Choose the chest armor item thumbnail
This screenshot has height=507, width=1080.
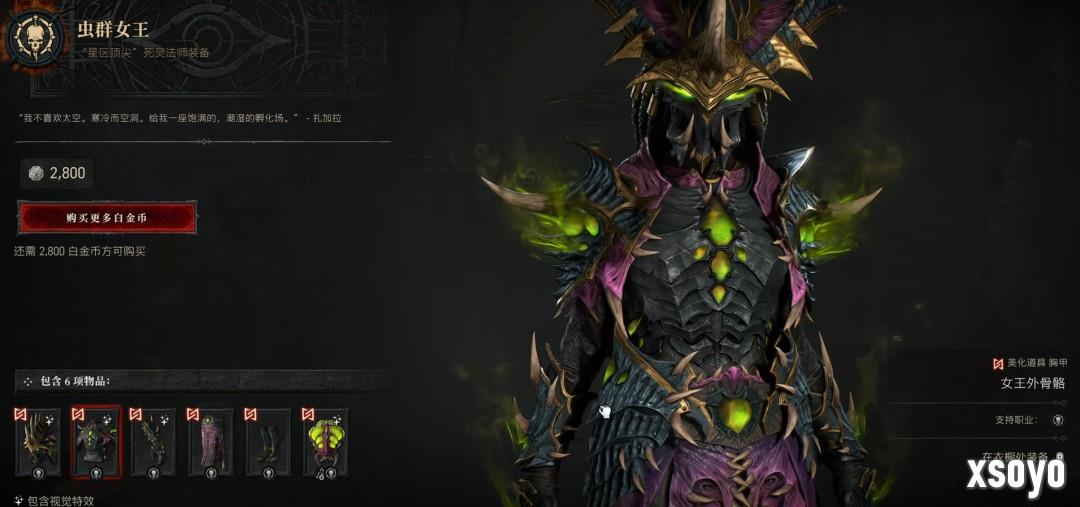pos(96,443)
